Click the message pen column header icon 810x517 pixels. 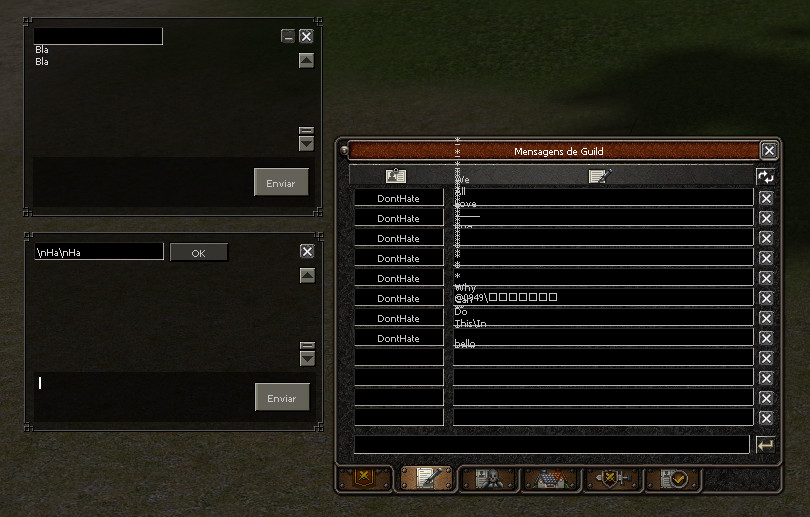pyautogui.click(x=600, y=176)
